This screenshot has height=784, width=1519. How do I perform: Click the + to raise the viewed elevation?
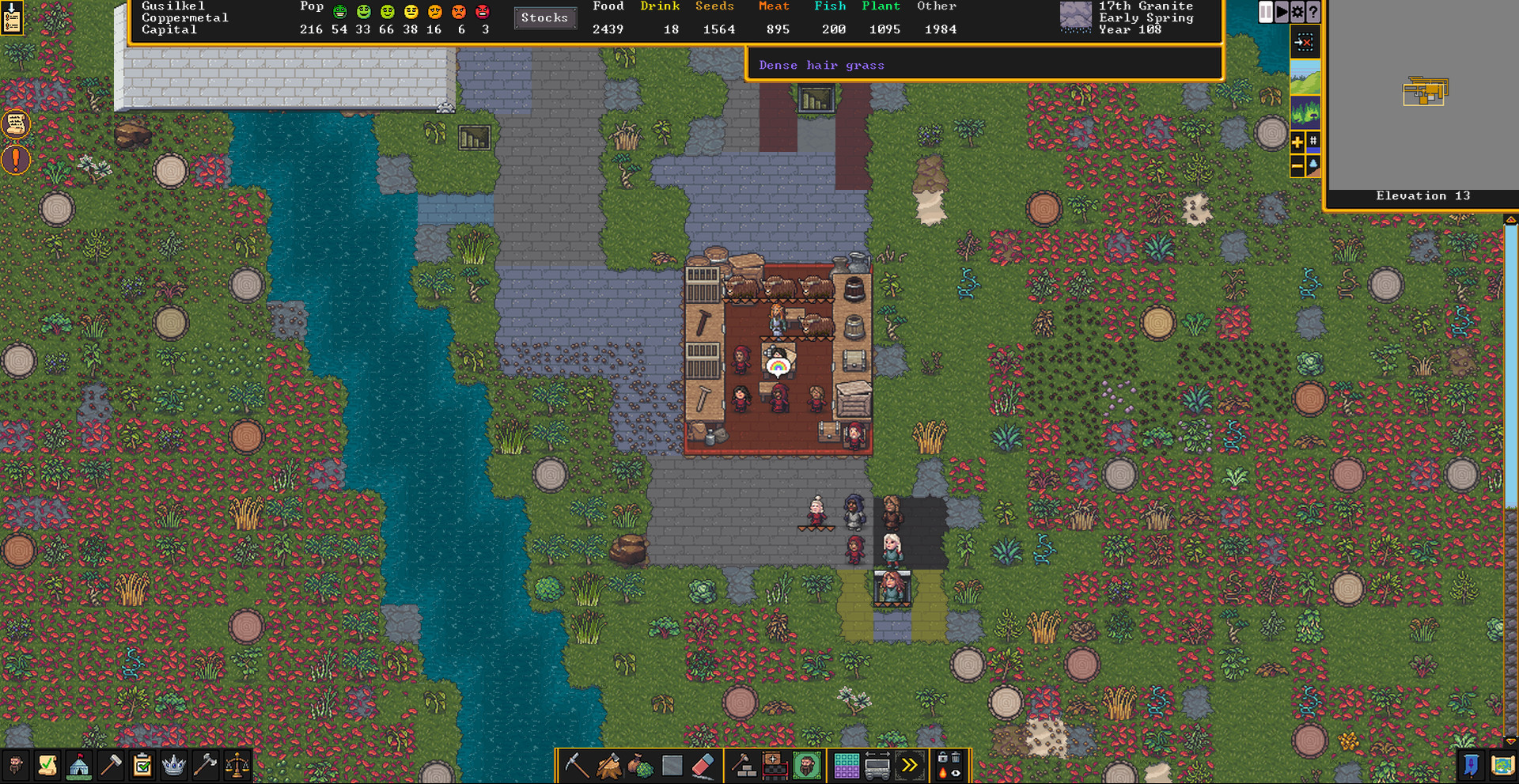(1297, 142)
